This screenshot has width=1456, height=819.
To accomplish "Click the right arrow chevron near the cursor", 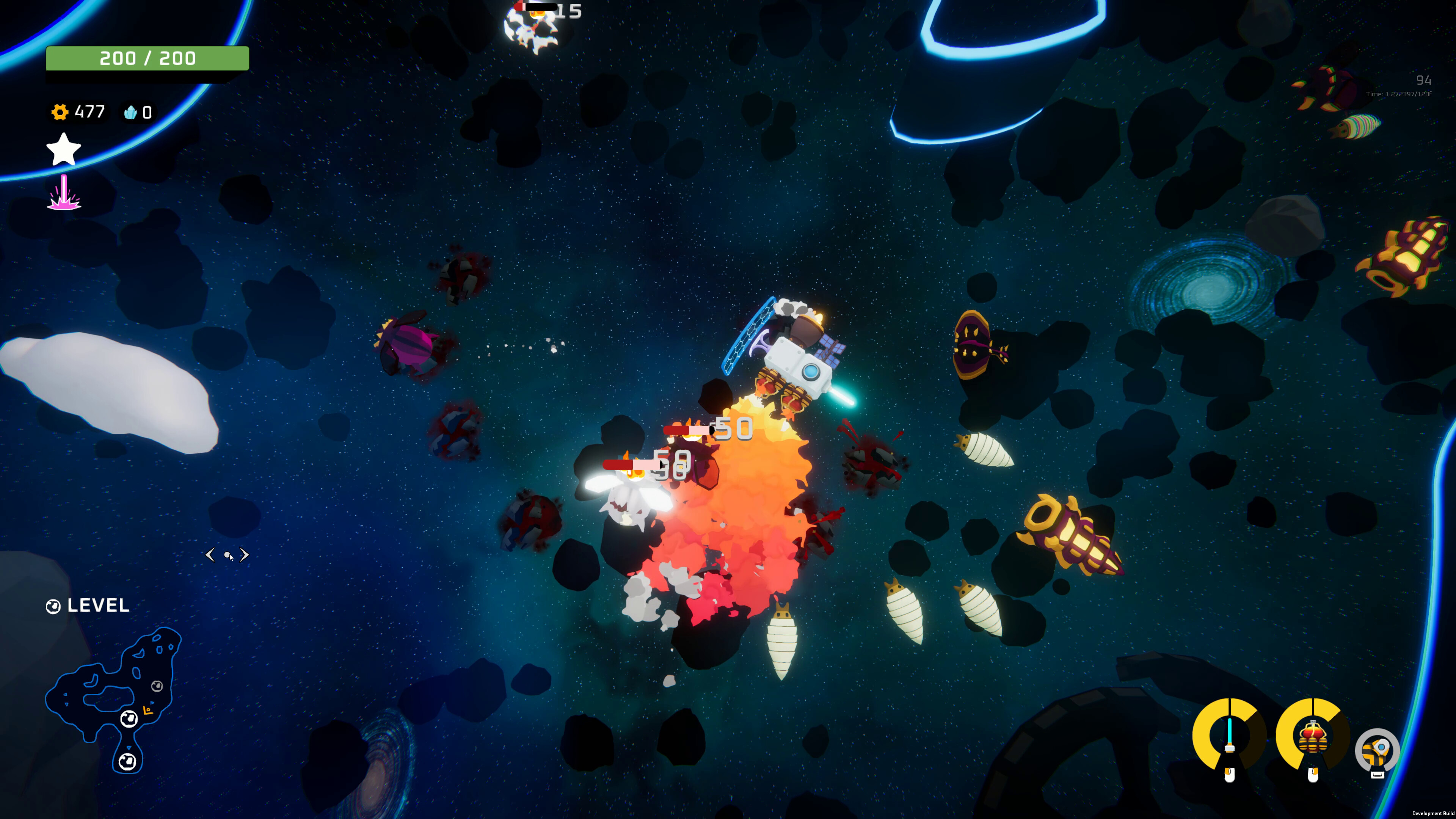I will [244, 555].
